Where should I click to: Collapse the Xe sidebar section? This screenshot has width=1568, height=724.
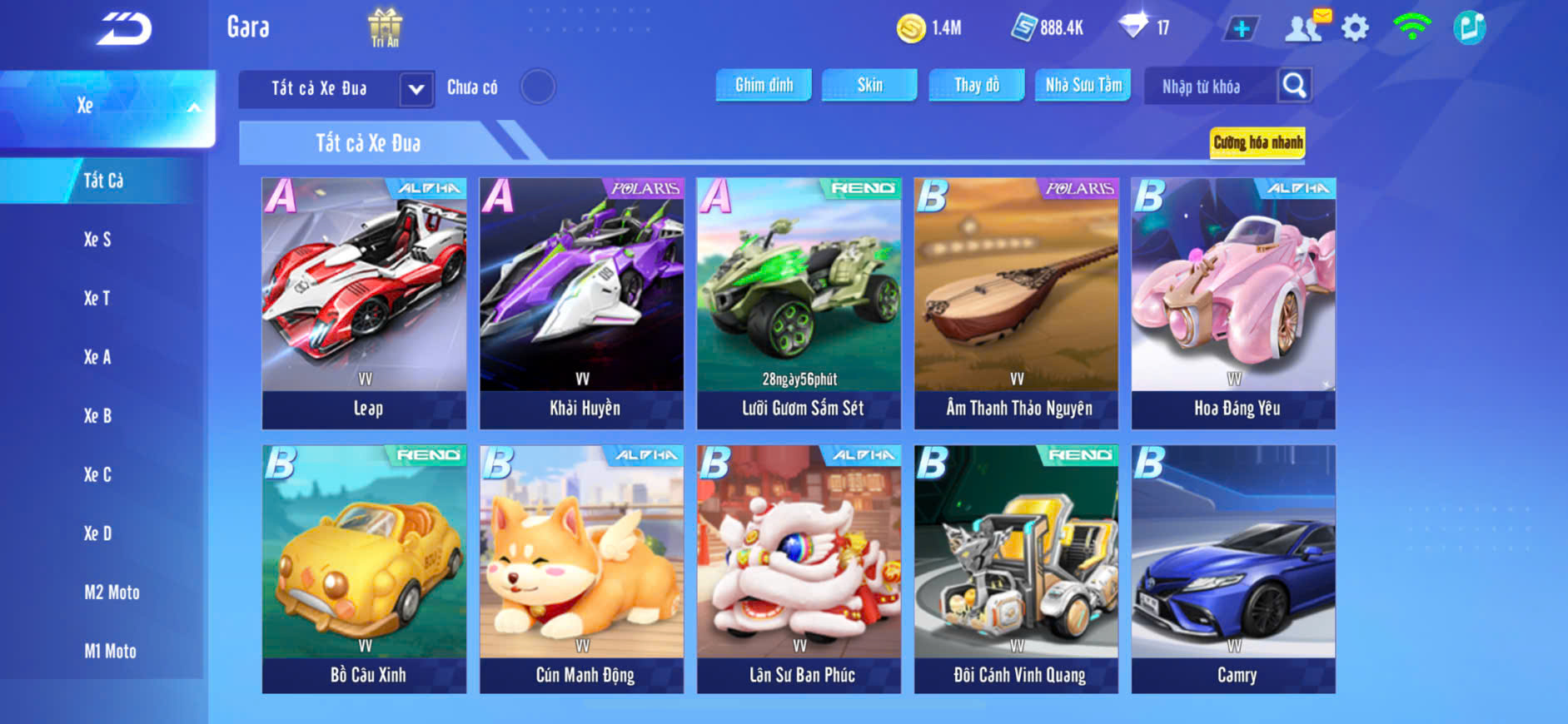click(x=193, y=107)
